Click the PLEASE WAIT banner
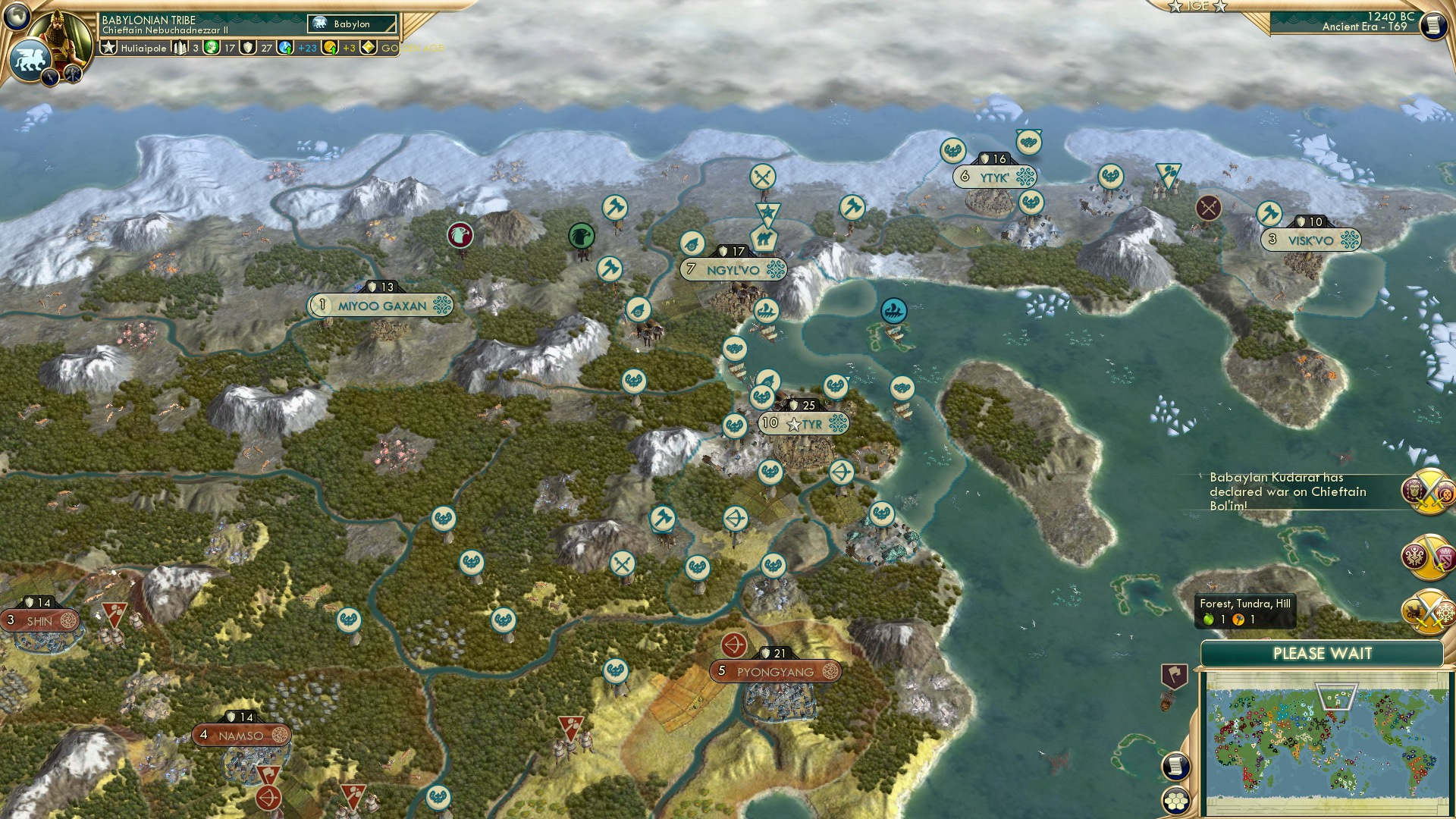The height and width of the screenshot is (819, 1456). coord(1321,654)
